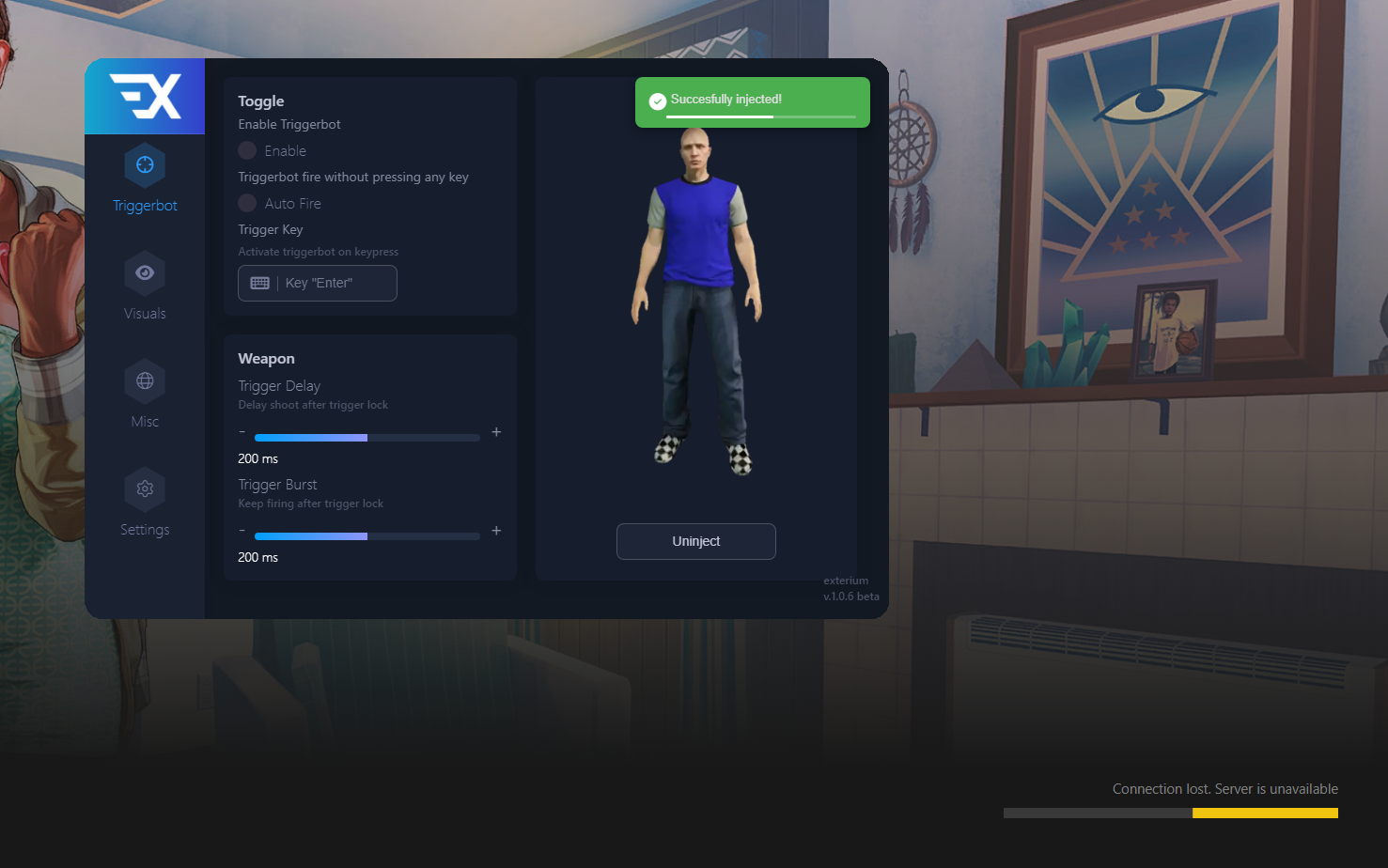Open the Misc globe icon
The height and width of the screenshot is (868, 1388).
(x=144, y=380)
